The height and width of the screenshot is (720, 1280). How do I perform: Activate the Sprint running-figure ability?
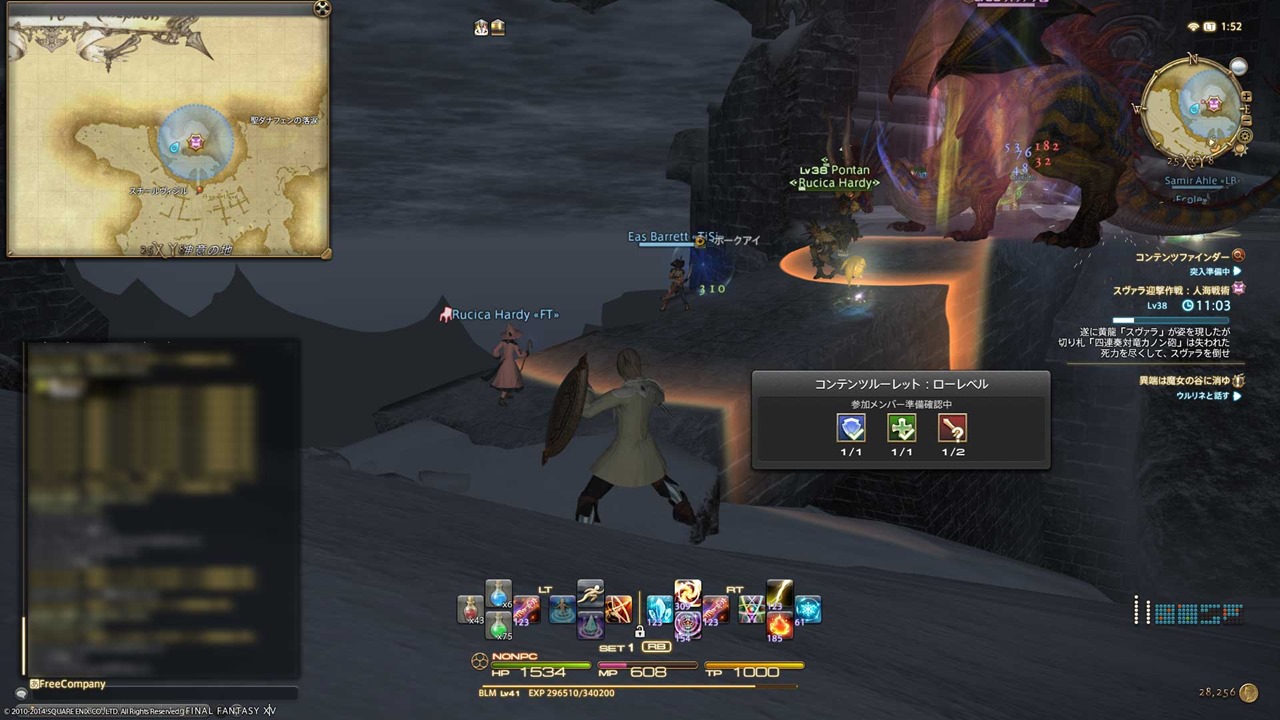coord(590,593)
